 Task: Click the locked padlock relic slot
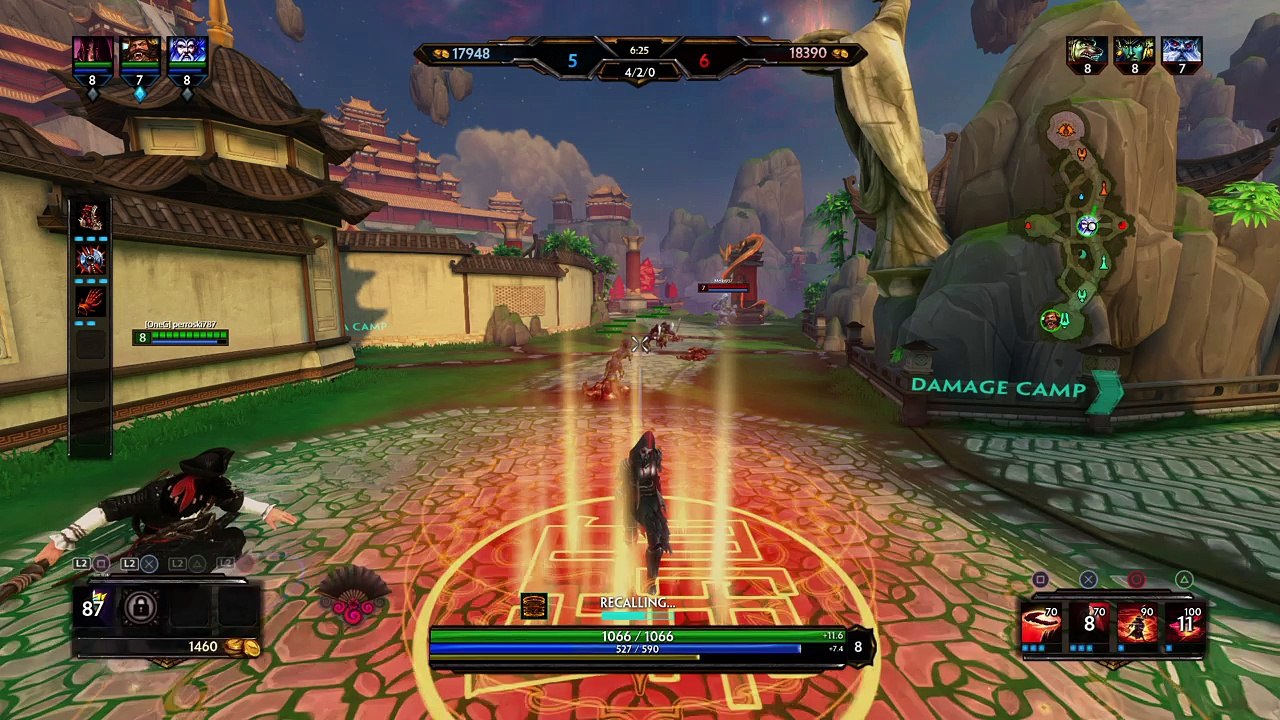pos(140,607)
